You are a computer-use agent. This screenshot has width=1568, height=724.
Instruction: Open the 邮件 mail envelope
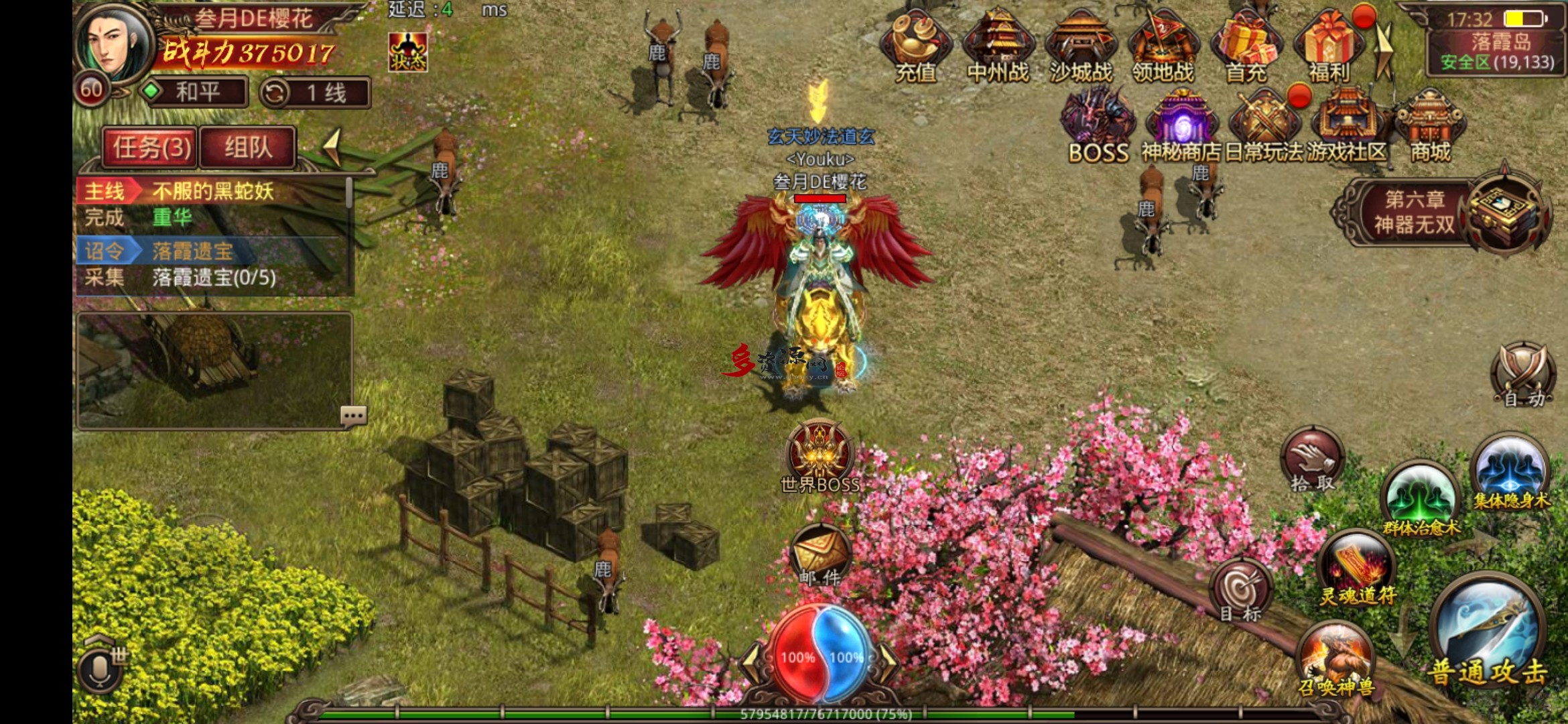click(x=820, y=555)
